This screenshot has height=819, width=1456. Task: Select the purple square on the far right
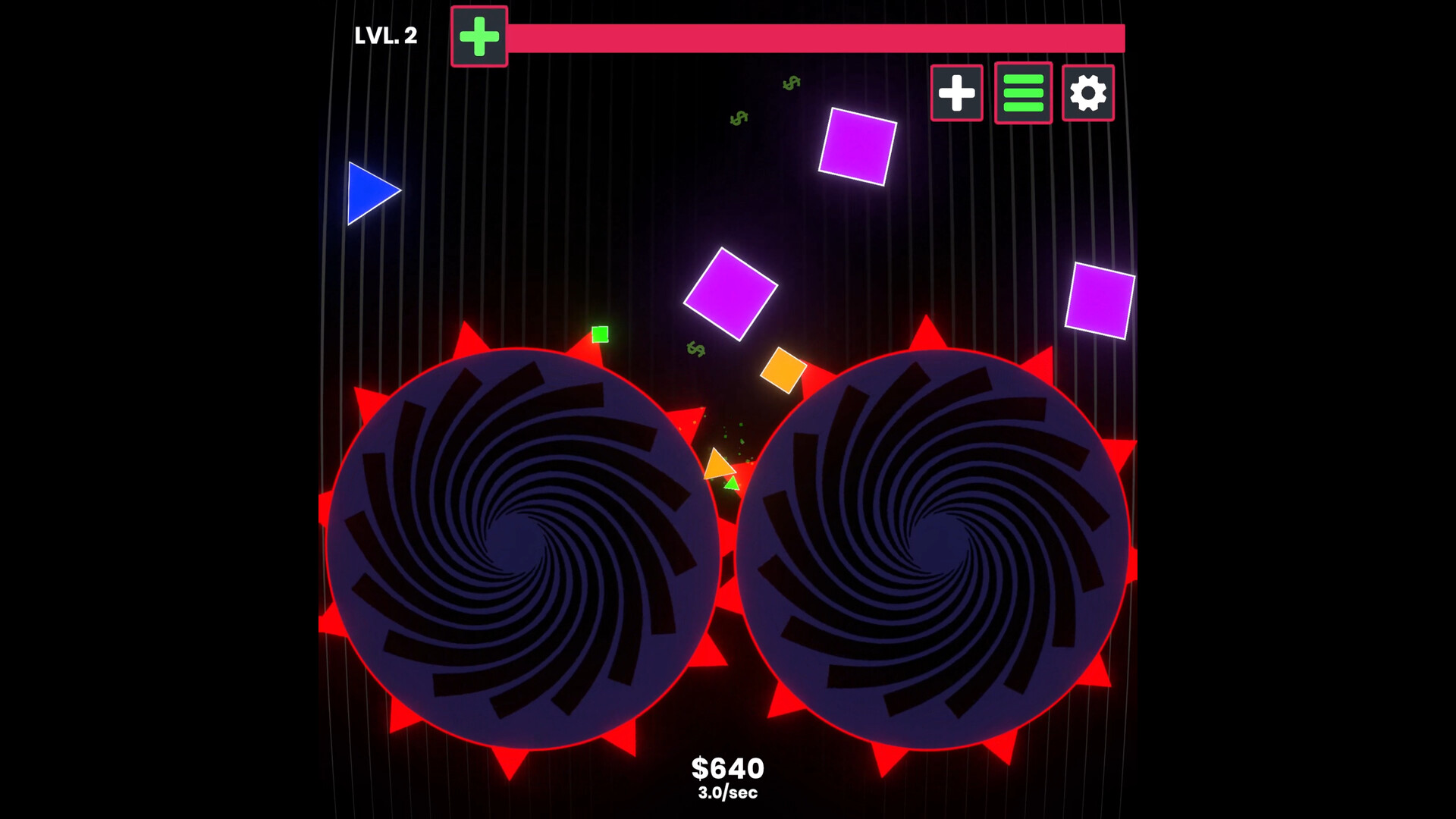(1100, 299)
